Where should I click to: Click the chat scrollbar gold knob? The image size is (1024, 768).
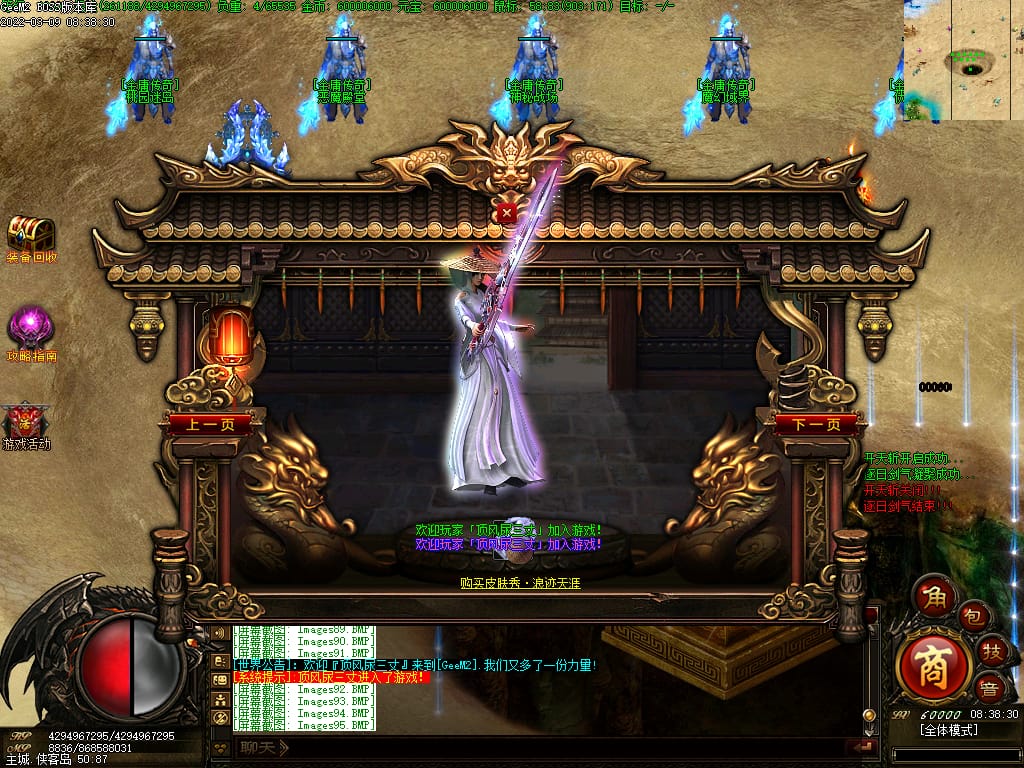click(x=868, y=715)
